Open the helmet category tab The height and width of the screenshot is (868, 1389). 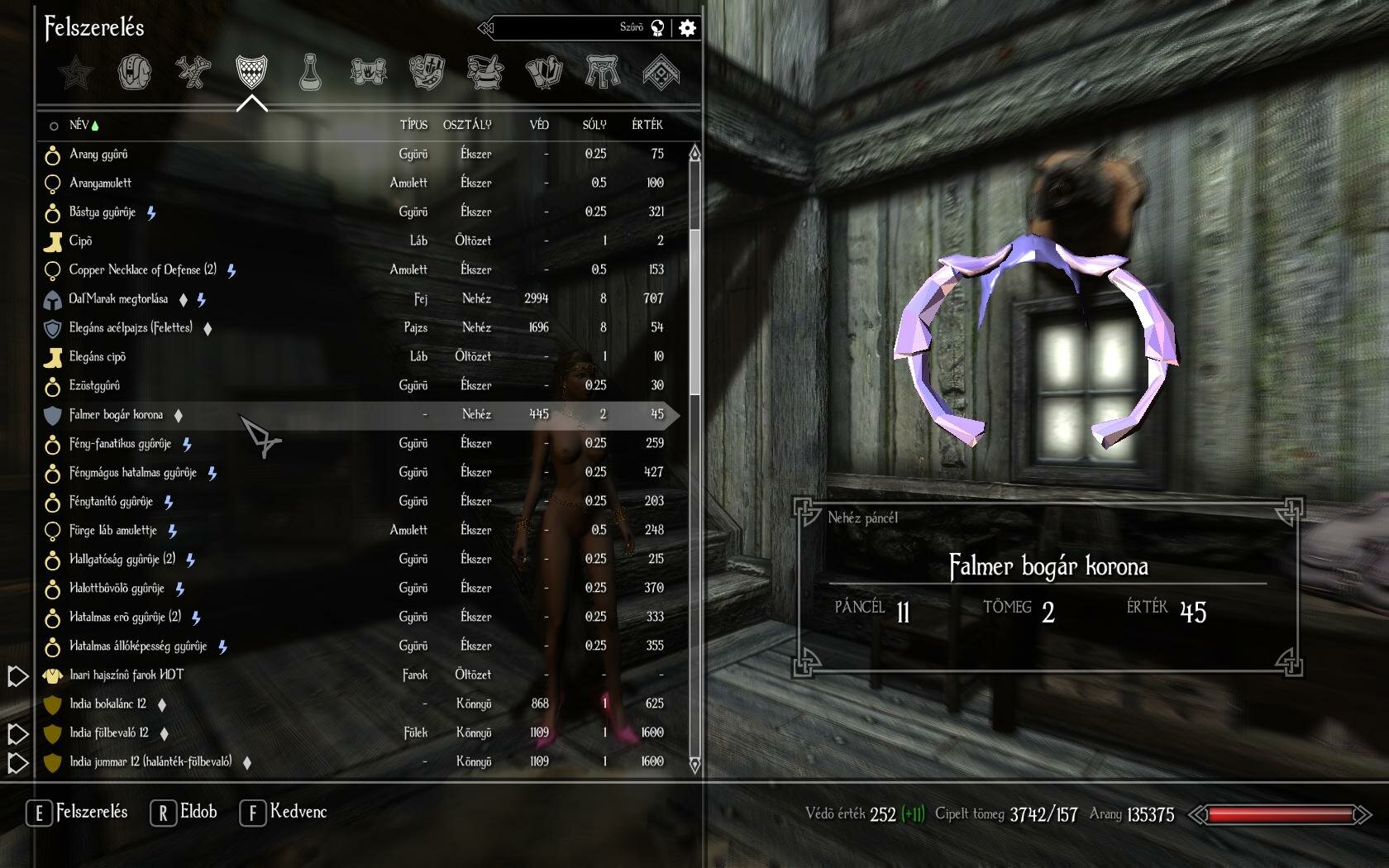pyautogui.click(x=135, y=72)
